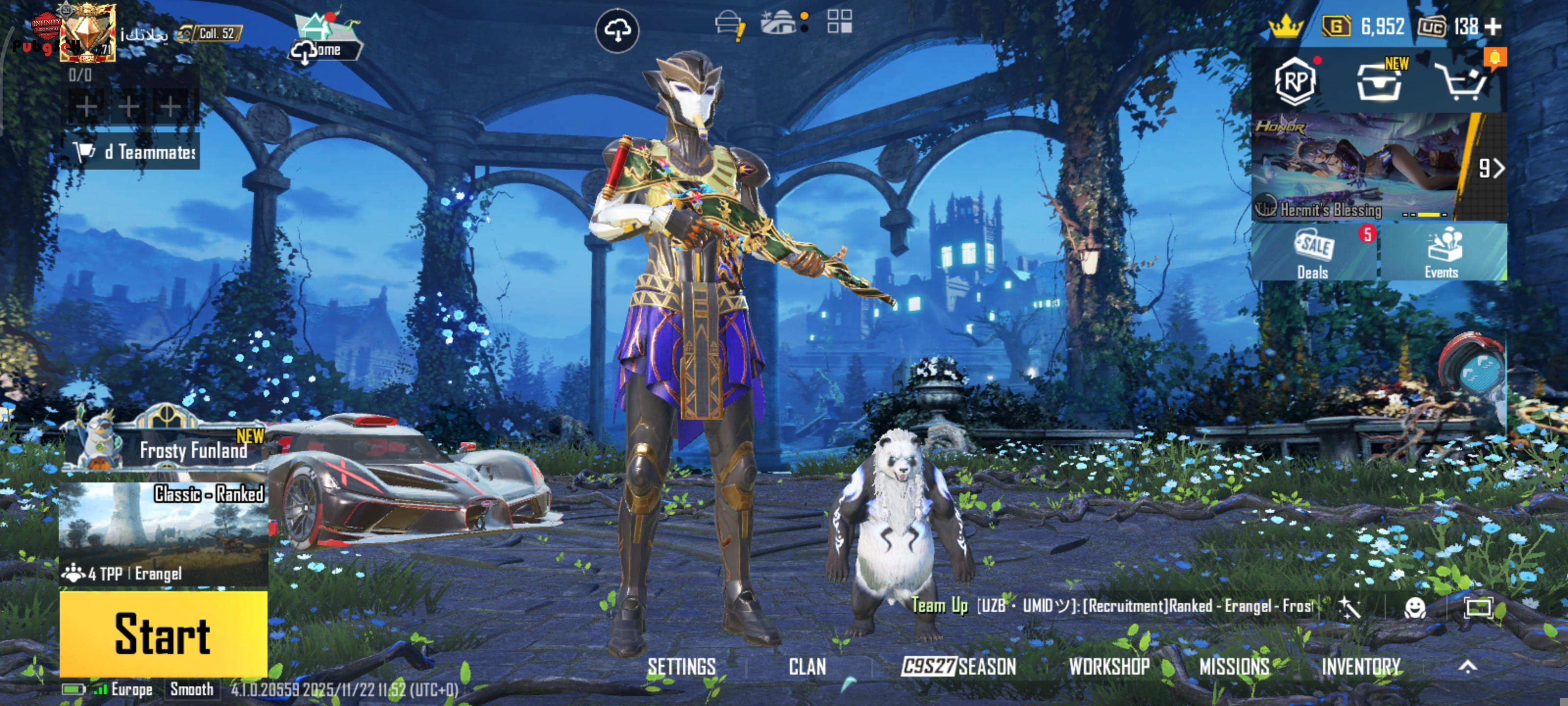
Task: View the Deals sale panel
Action: tap(1314, 253)
